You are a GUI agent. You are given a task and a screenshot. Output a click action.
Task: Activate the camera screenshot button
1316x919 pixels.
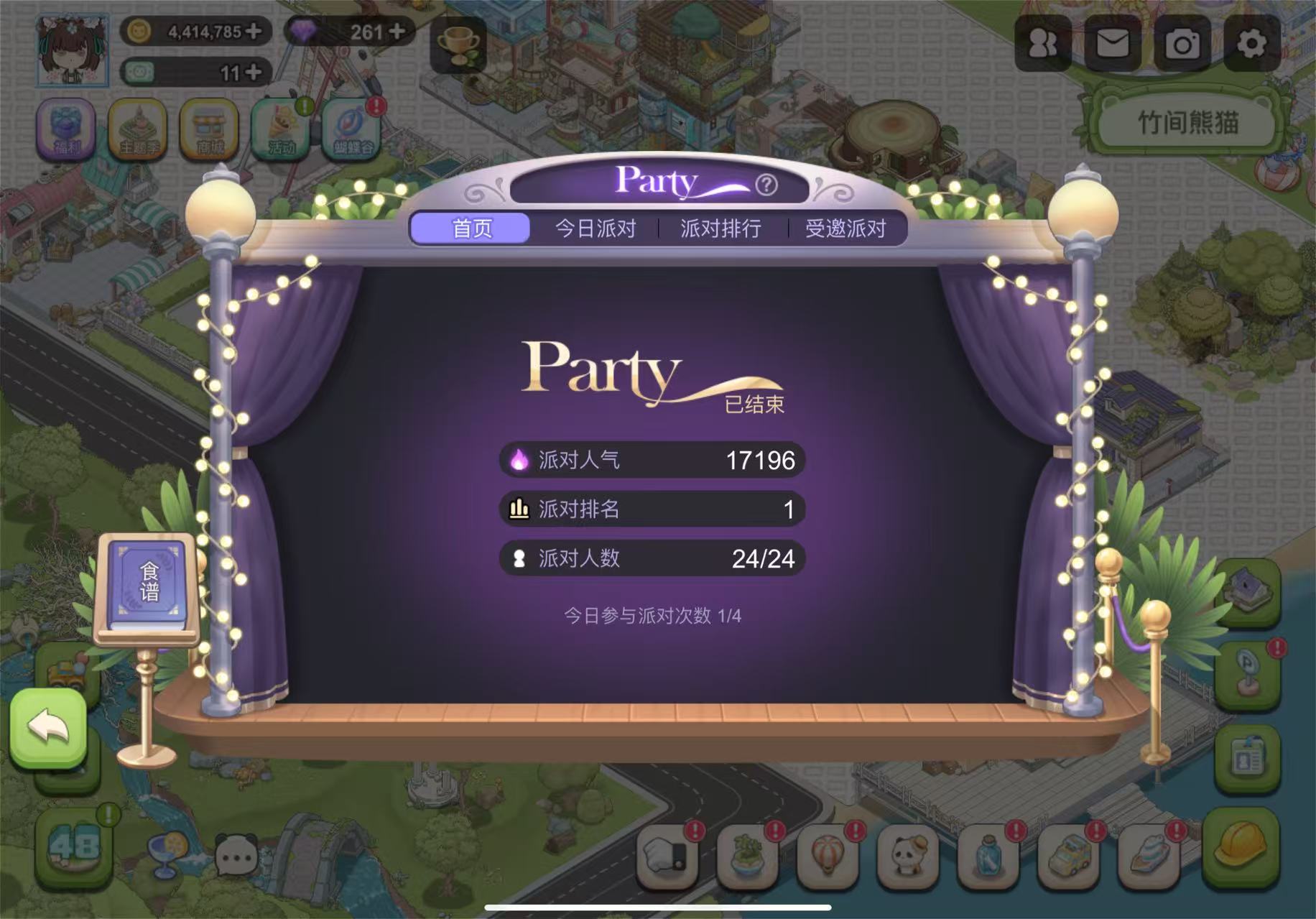click(1182, 44)
